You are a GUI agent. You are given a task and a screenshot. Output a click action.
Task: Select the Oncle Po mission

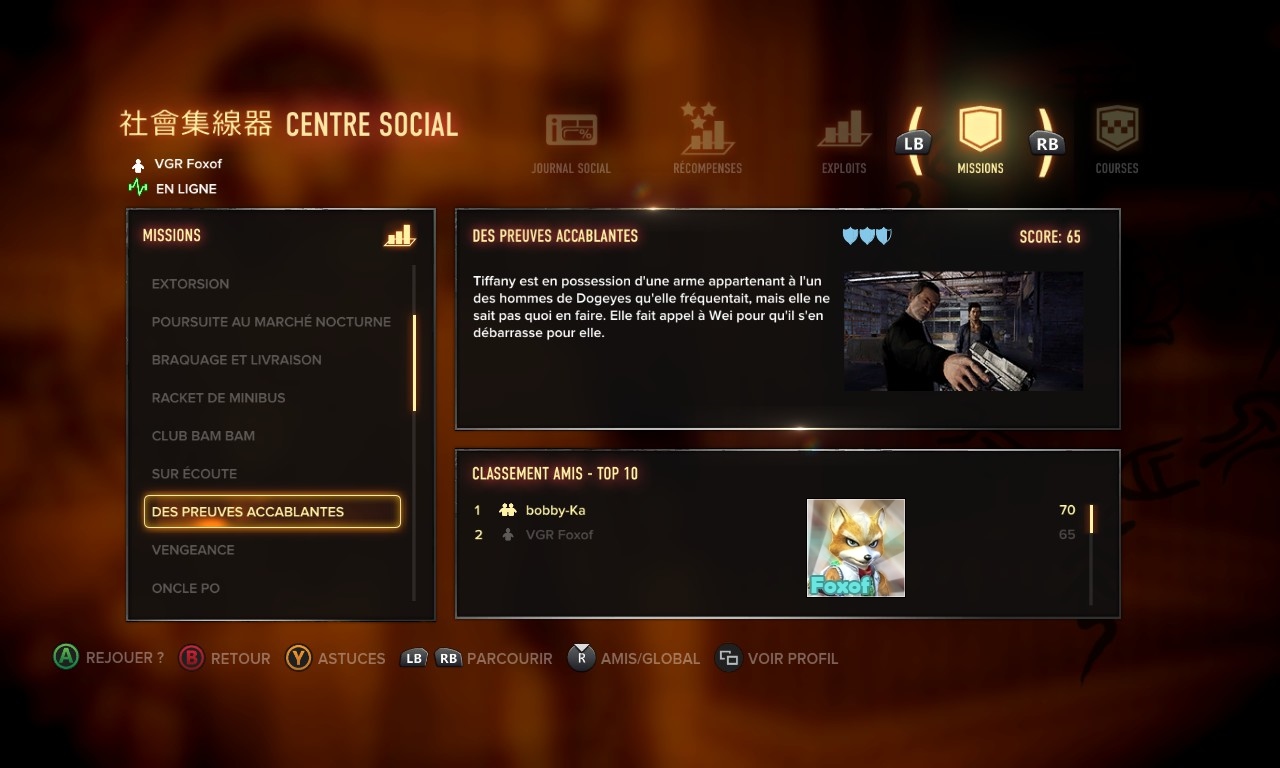pyautogui.click(x=186, y=588)
